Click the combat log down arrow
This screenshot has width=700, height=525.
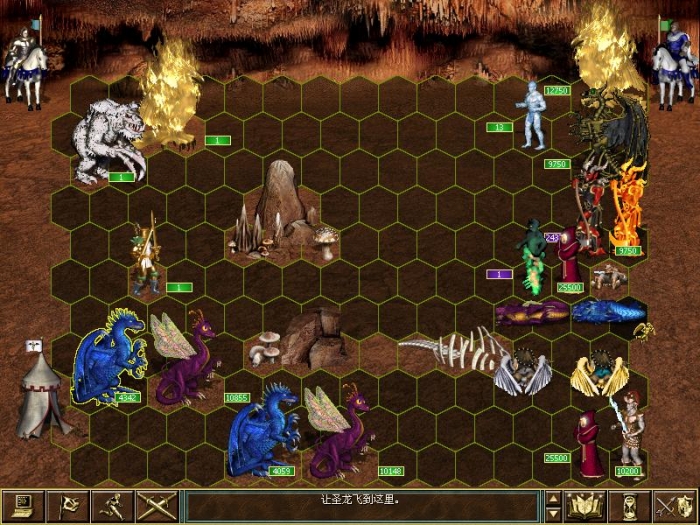[553, 513]
